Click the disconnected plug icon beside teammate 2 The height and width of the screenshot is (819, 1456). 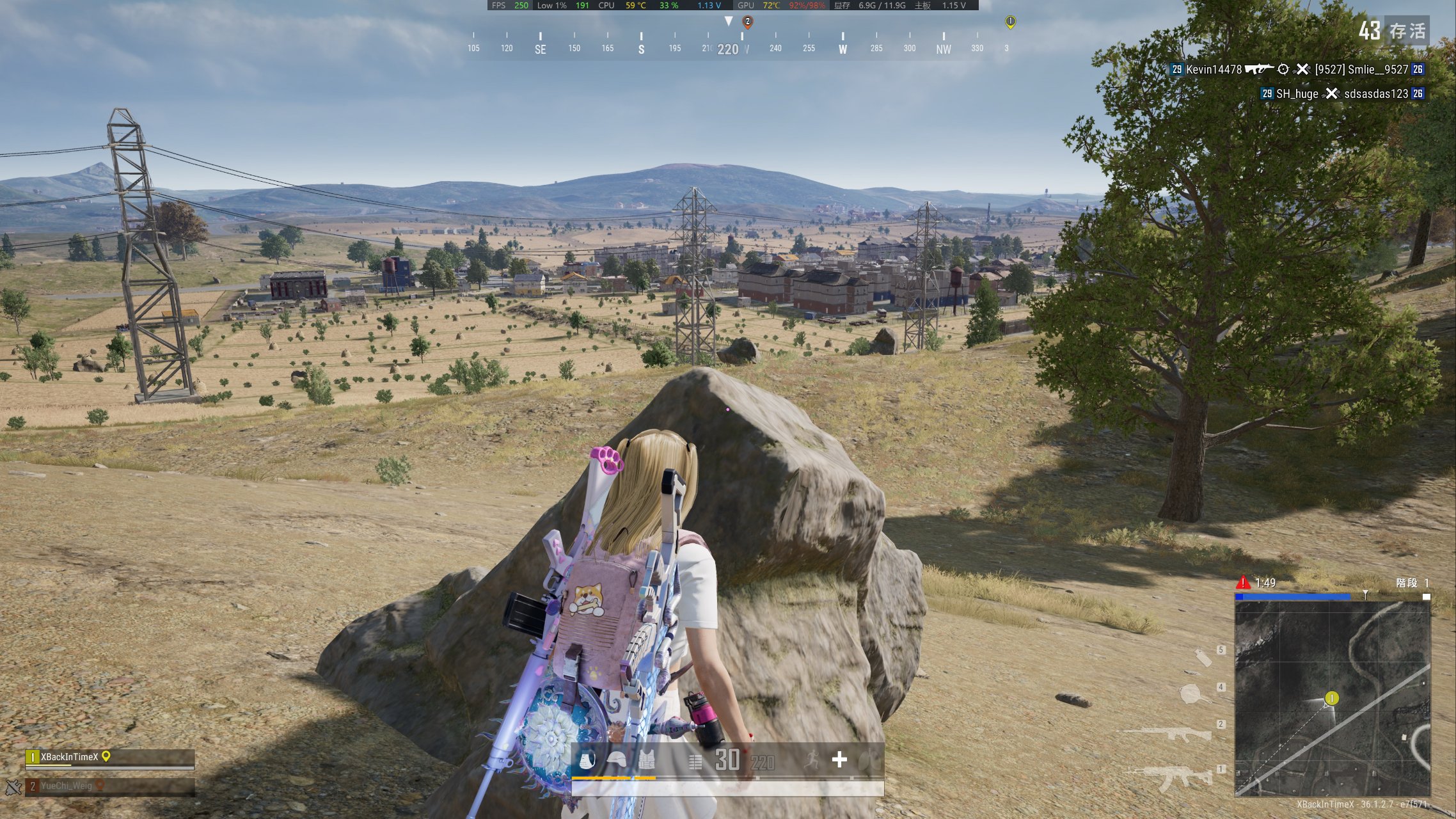pyautogui.click(x=13, y=786)
